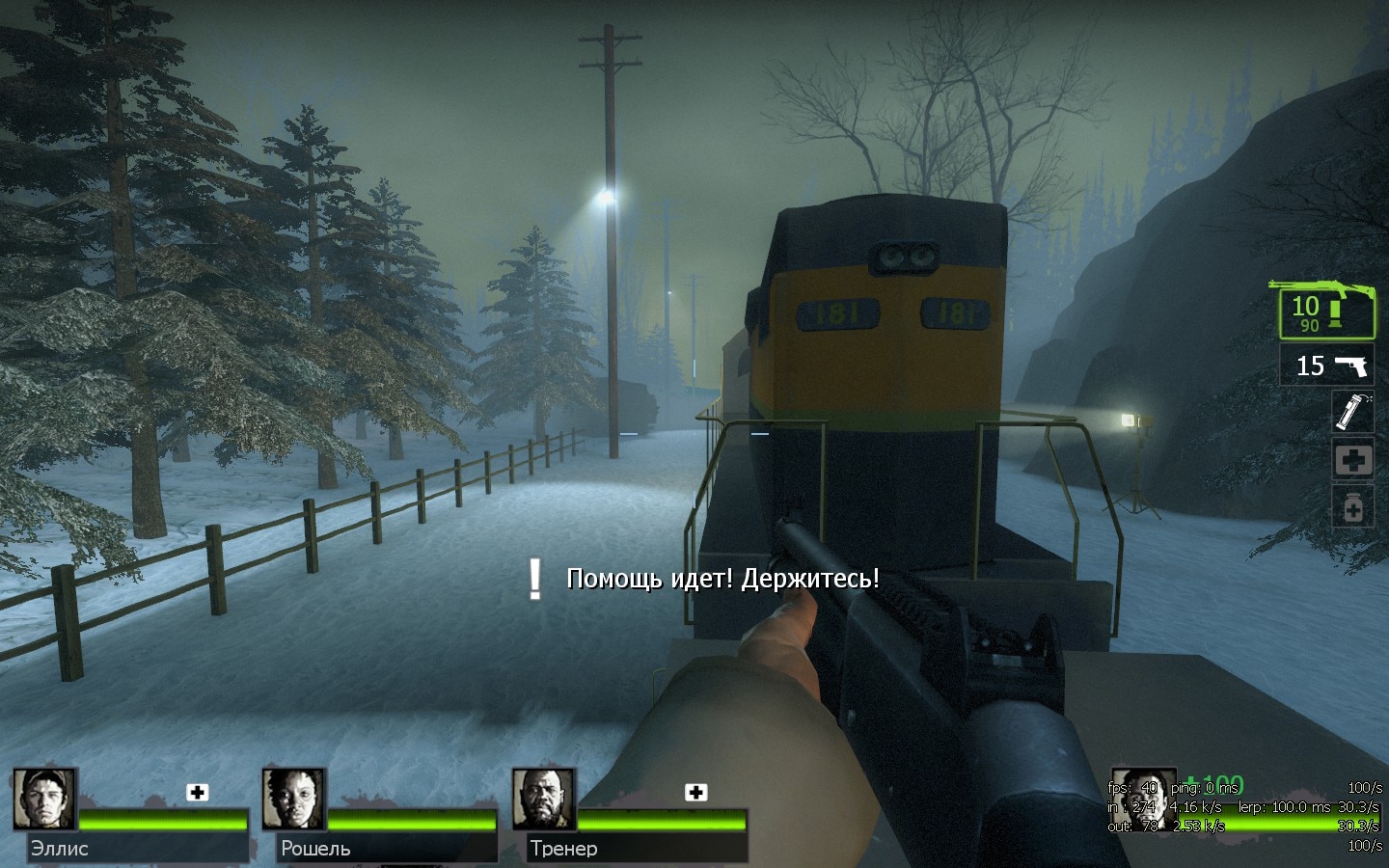Choose the pipe bomb throwable slot

pos(1353,412)
